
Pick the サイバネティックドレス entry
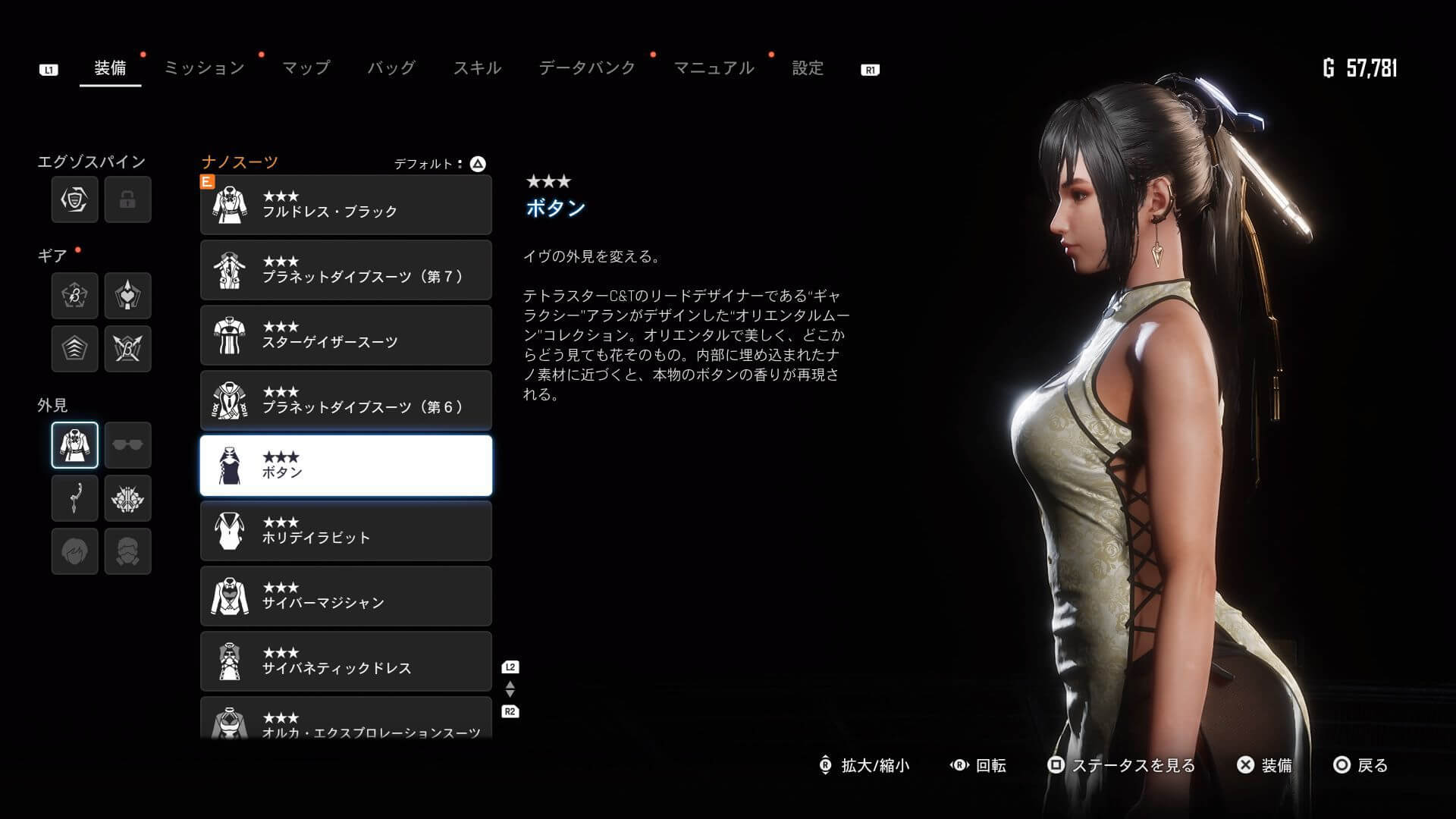coord(346,661)
